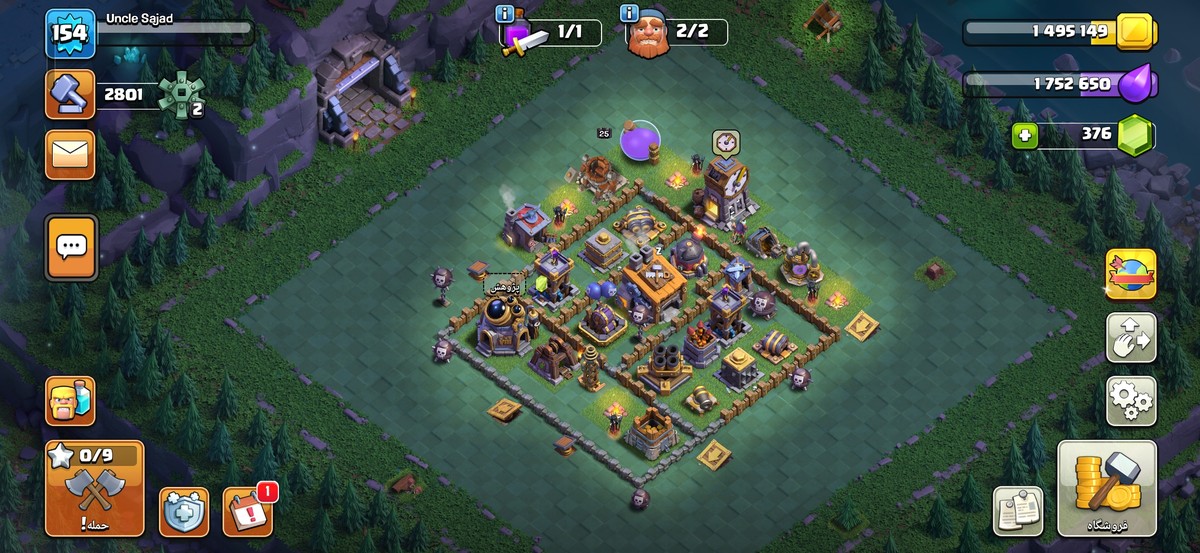Image resolution: width=1200 pixels, height=553 pixels.
Task: Open the mail envelope inbox
Action: [x=70, y=154]
